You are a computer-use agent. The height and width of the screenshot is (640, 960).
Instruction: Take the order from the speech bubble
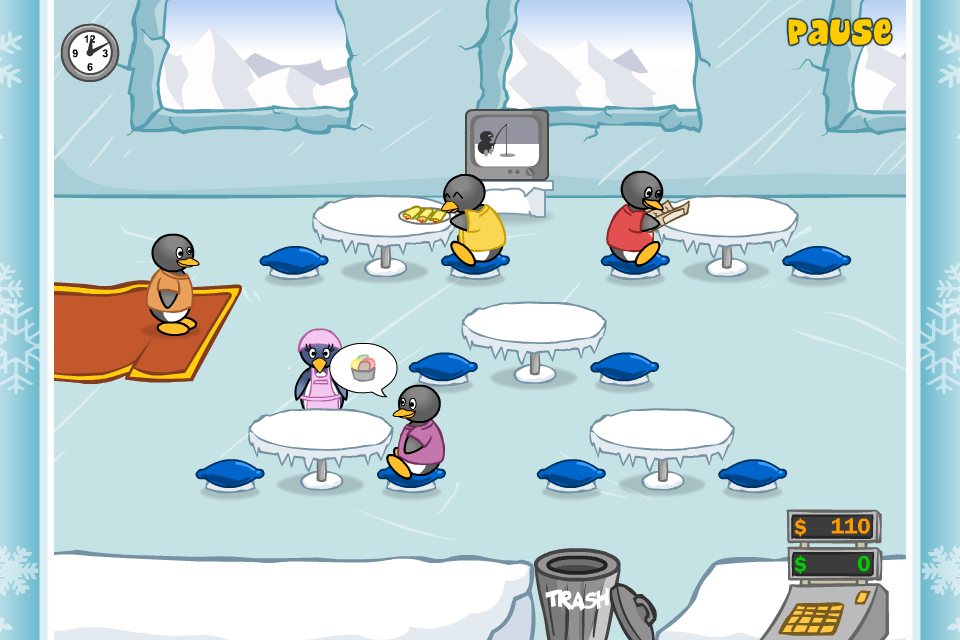(x=363, y=368)
